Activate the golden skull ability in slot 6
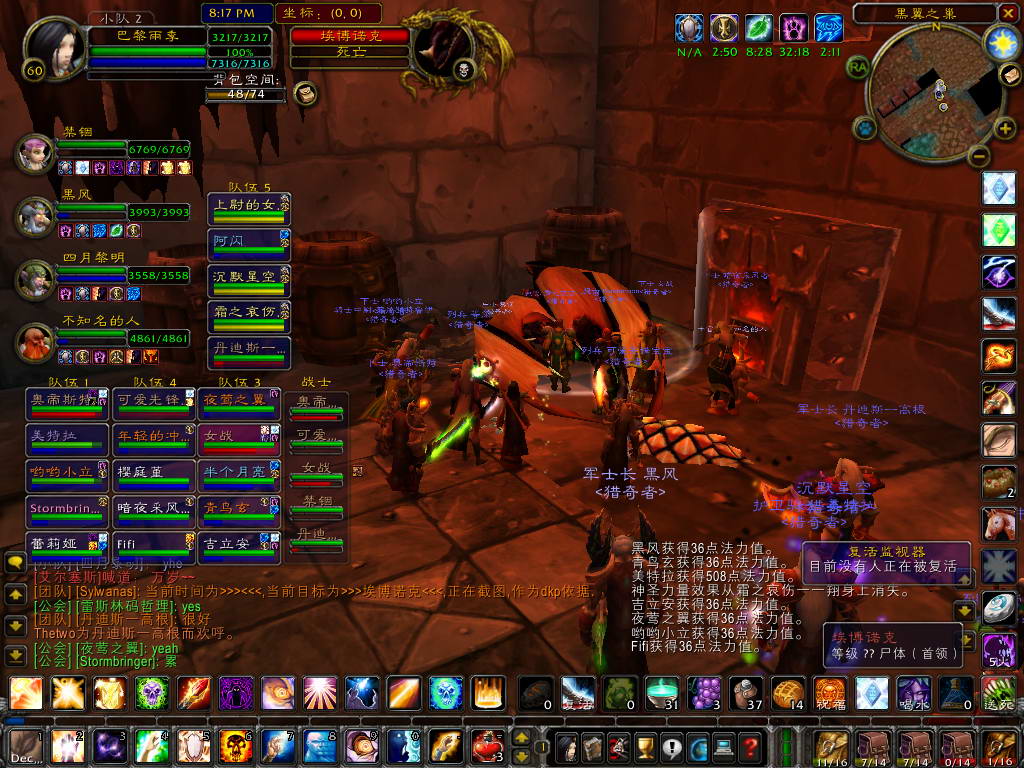This screenshot has height=768, width=1024. coord(236,746)
